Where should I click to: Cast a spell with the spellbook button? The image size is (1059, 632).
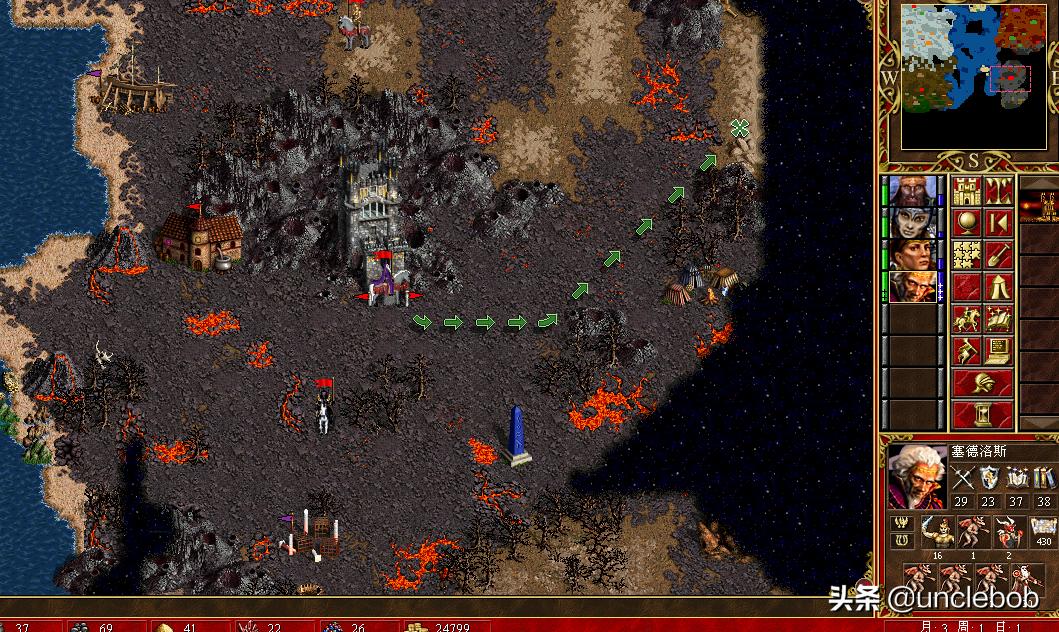click(x=998, y=319)
